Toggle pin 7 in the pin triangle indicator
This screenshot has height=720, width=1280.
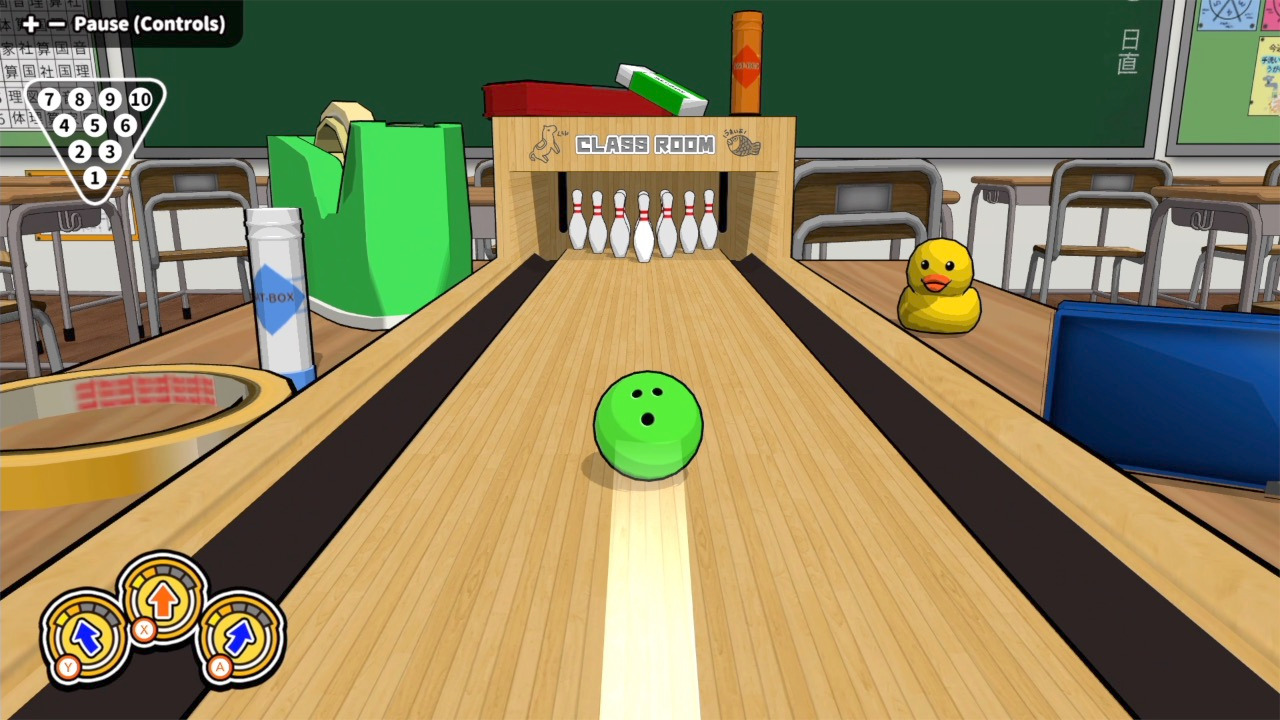tap(48, 99)
